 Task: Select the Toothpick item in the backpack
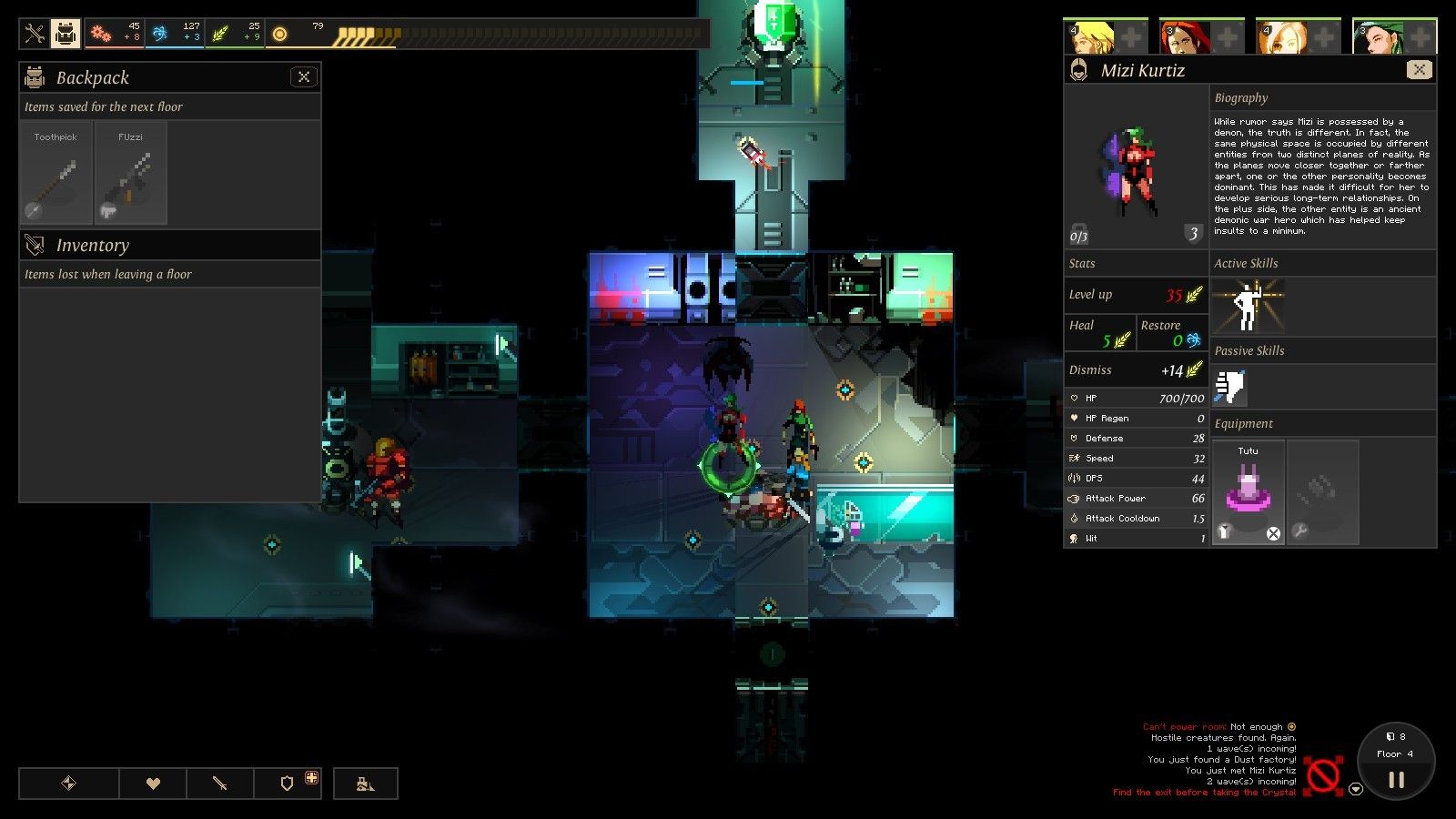(x=56, y=173)
